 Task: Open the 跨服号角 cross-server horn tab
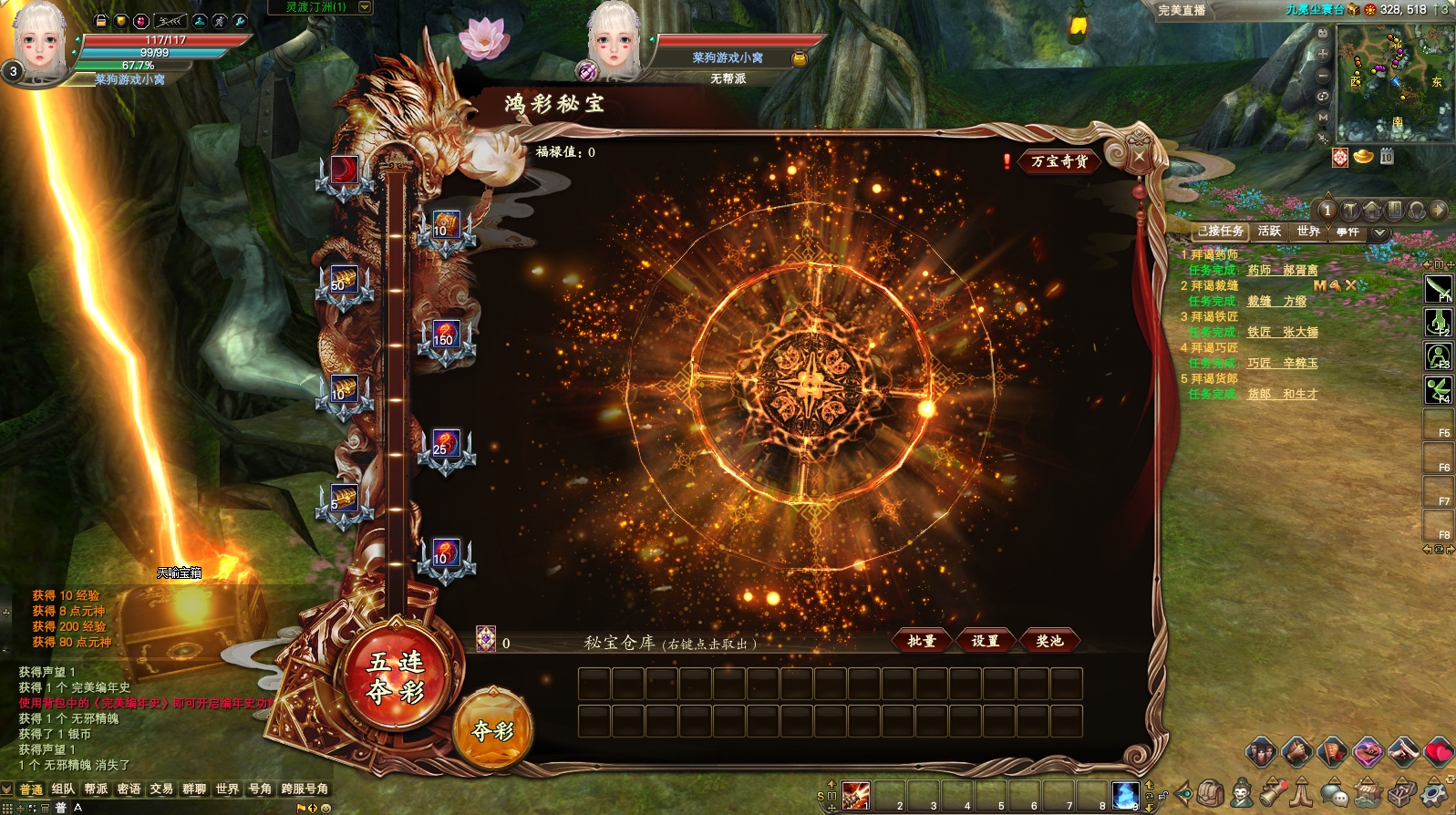[305, 789]
